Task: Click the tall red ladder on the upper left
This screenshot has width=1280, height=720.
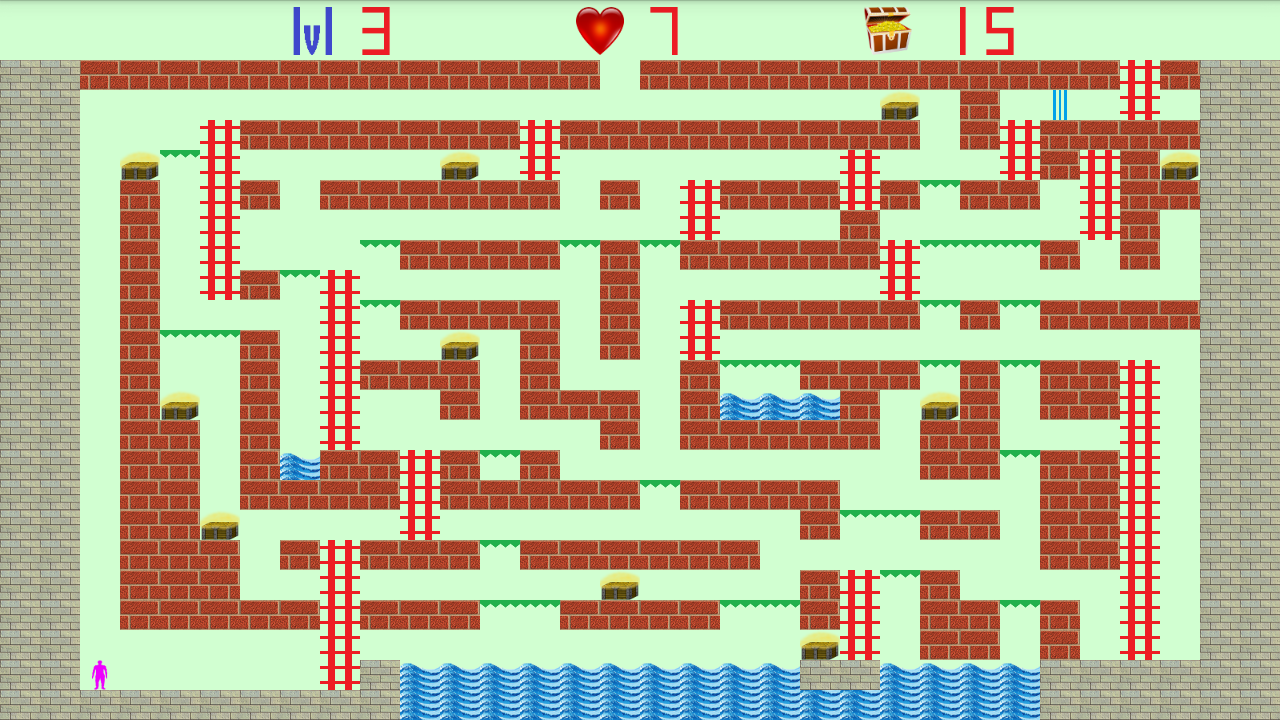Action: point(222,200)
